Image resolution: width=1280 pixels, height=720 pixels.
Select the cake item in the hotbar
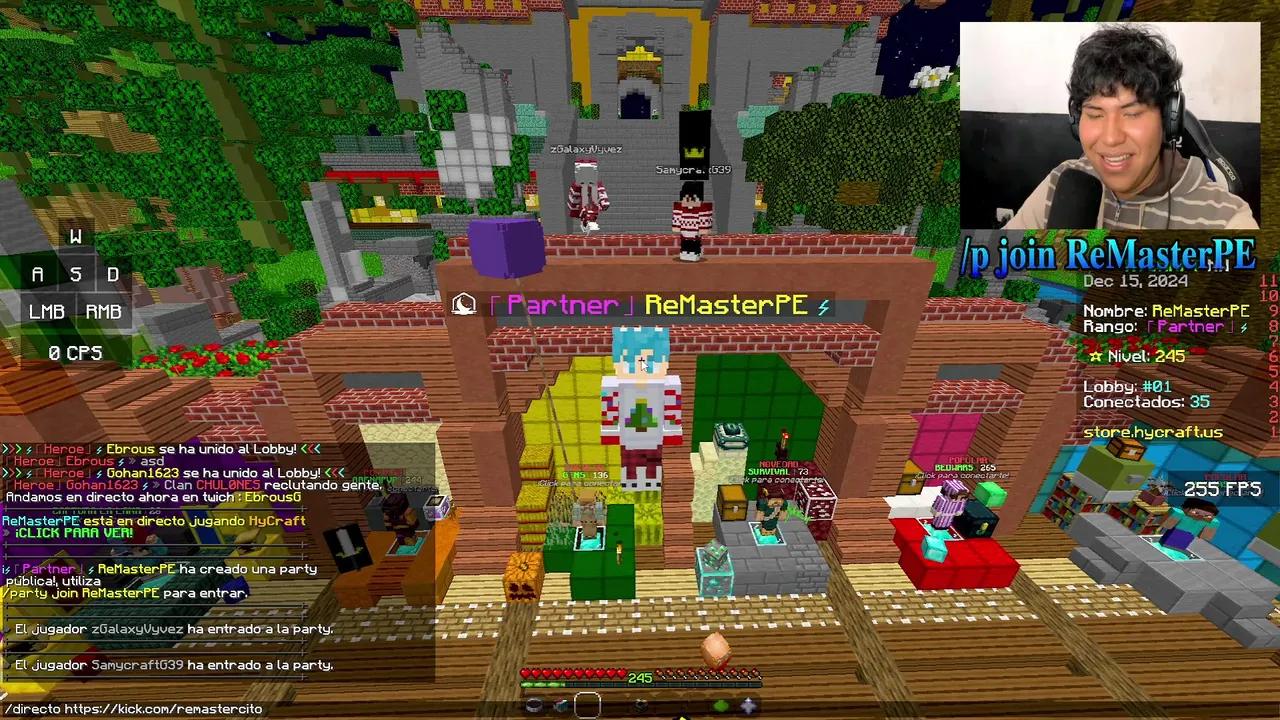click(x=560, y=706)
